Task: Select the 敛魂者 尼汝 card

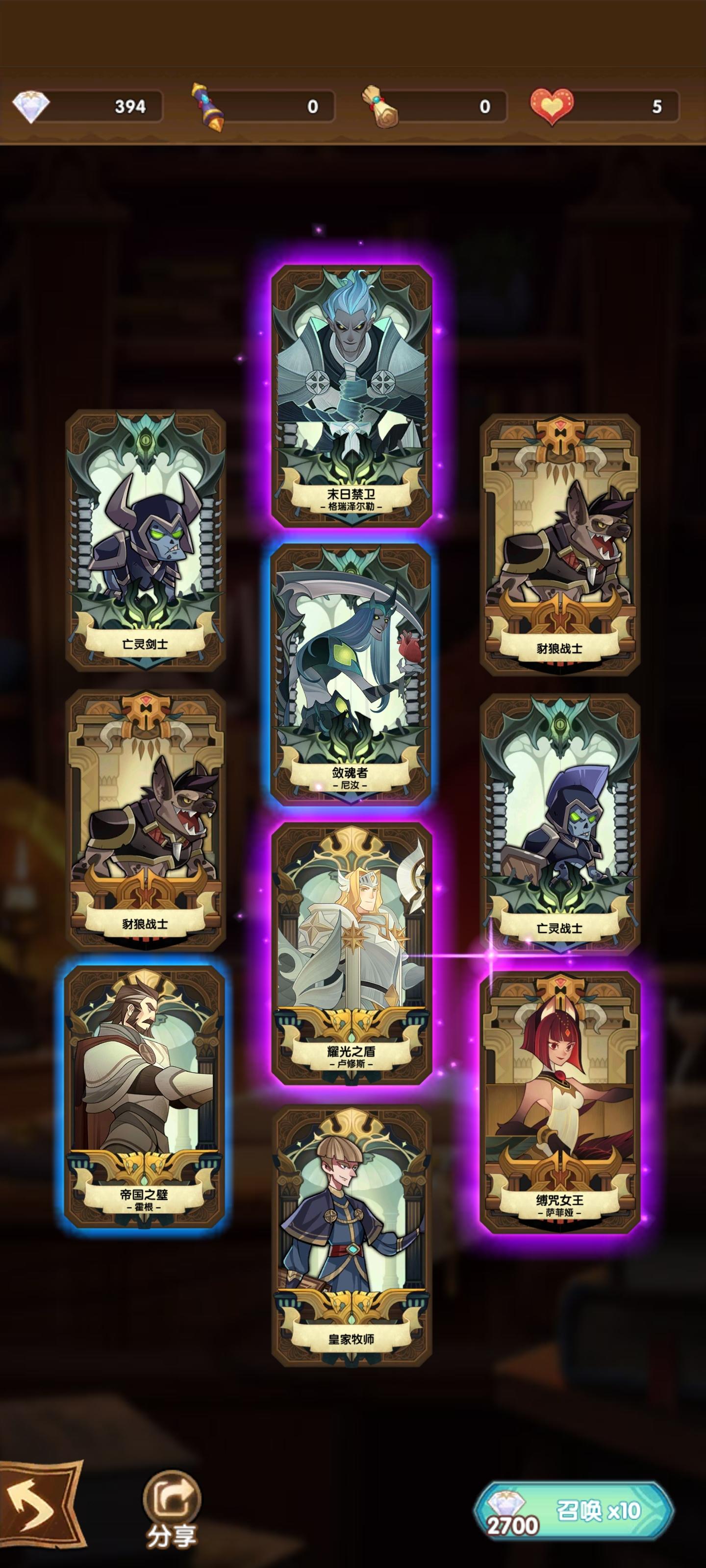Action: [x=353, y=676]
